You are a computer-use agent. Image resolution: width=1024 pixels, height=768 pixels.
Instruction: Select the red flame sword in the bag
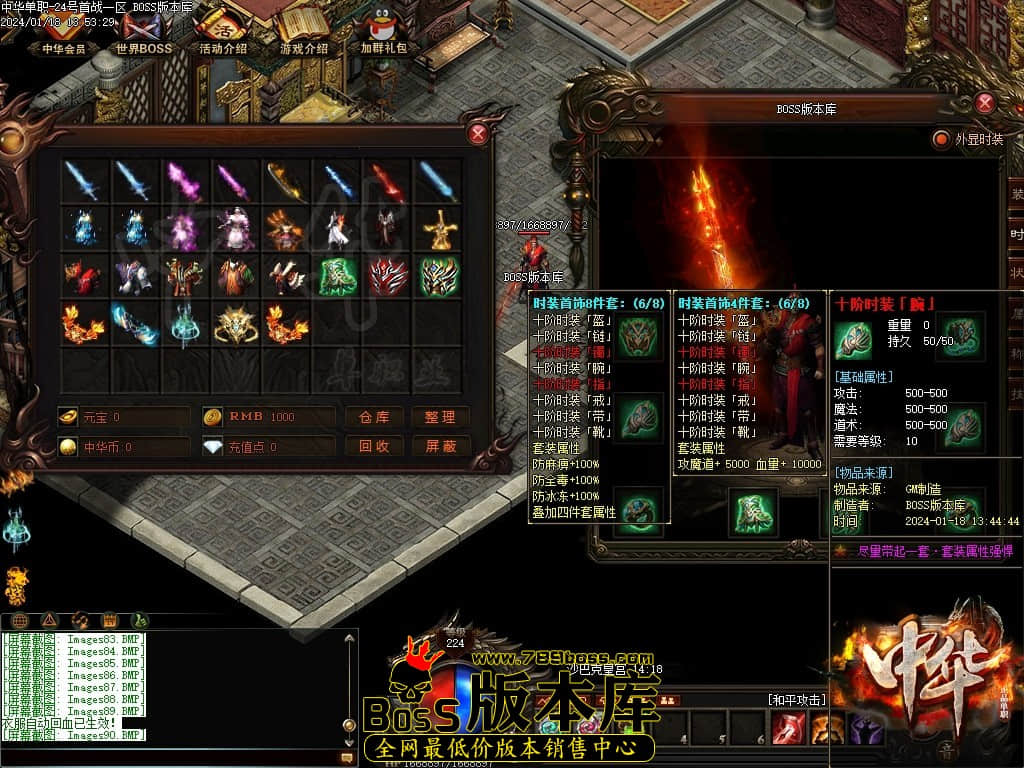coord(388,182)
